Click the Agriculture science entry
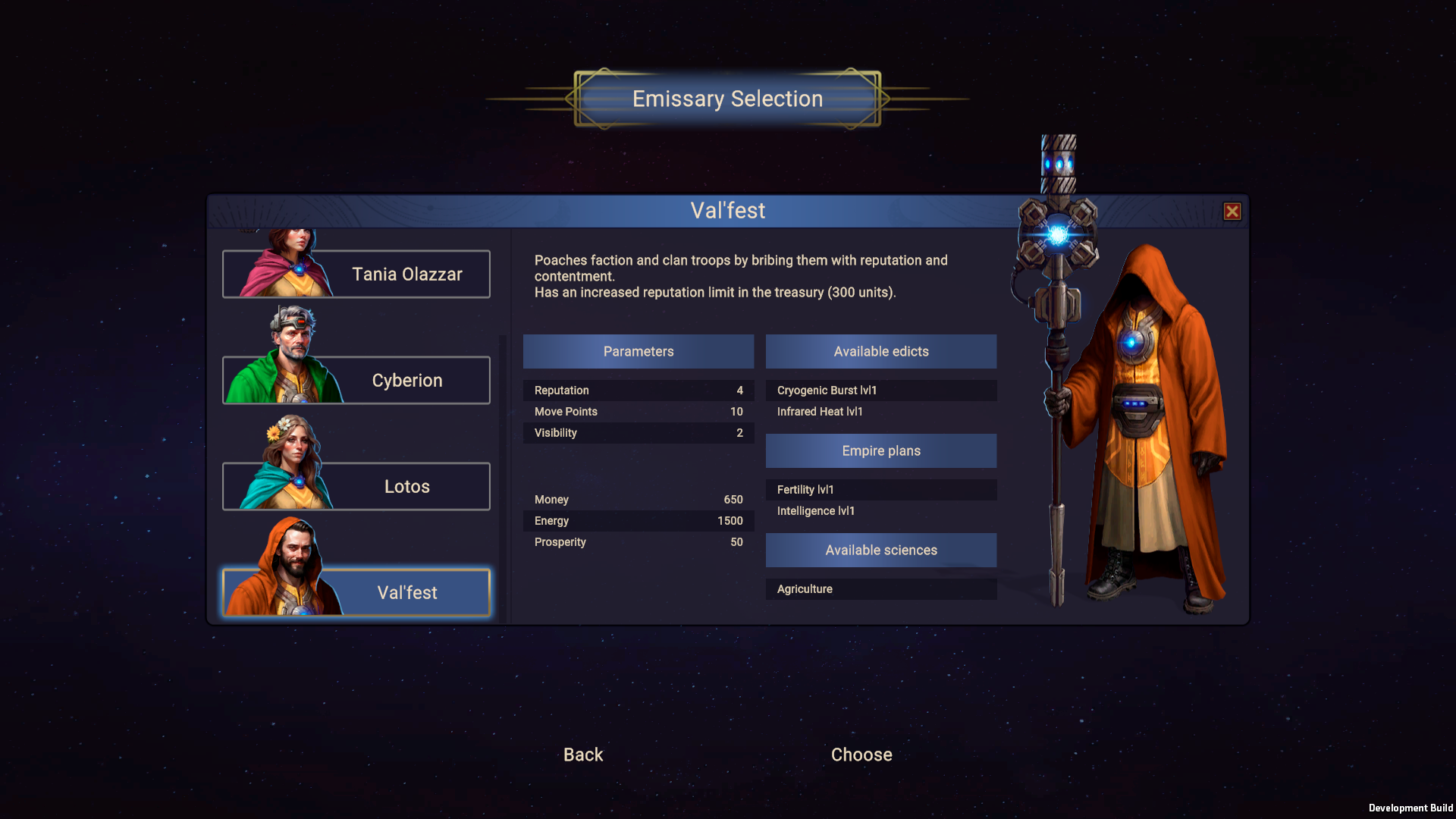The width and height of the screenshot is (1456, 819). (x=880, y=588)
